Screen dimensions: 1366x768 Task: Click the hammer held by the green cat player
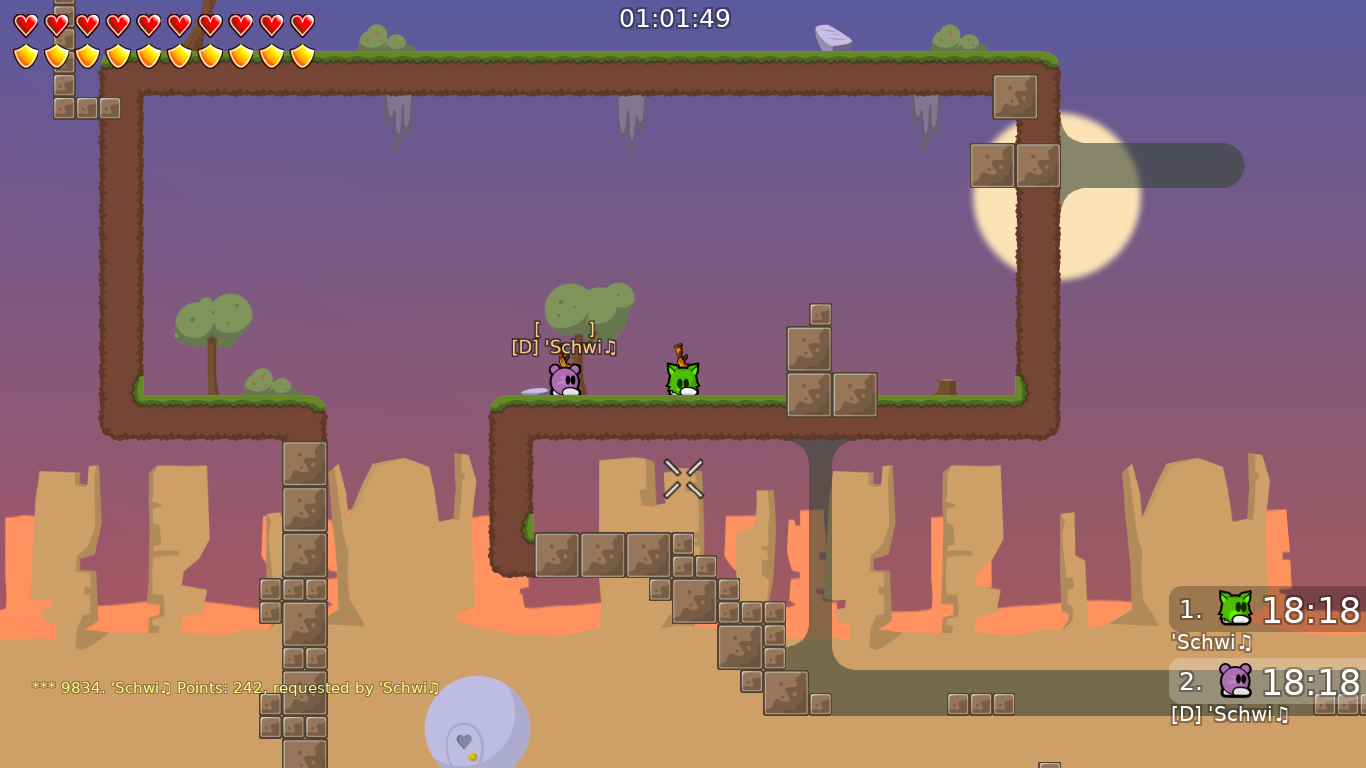pyautogui.click(x=681, y=352)
